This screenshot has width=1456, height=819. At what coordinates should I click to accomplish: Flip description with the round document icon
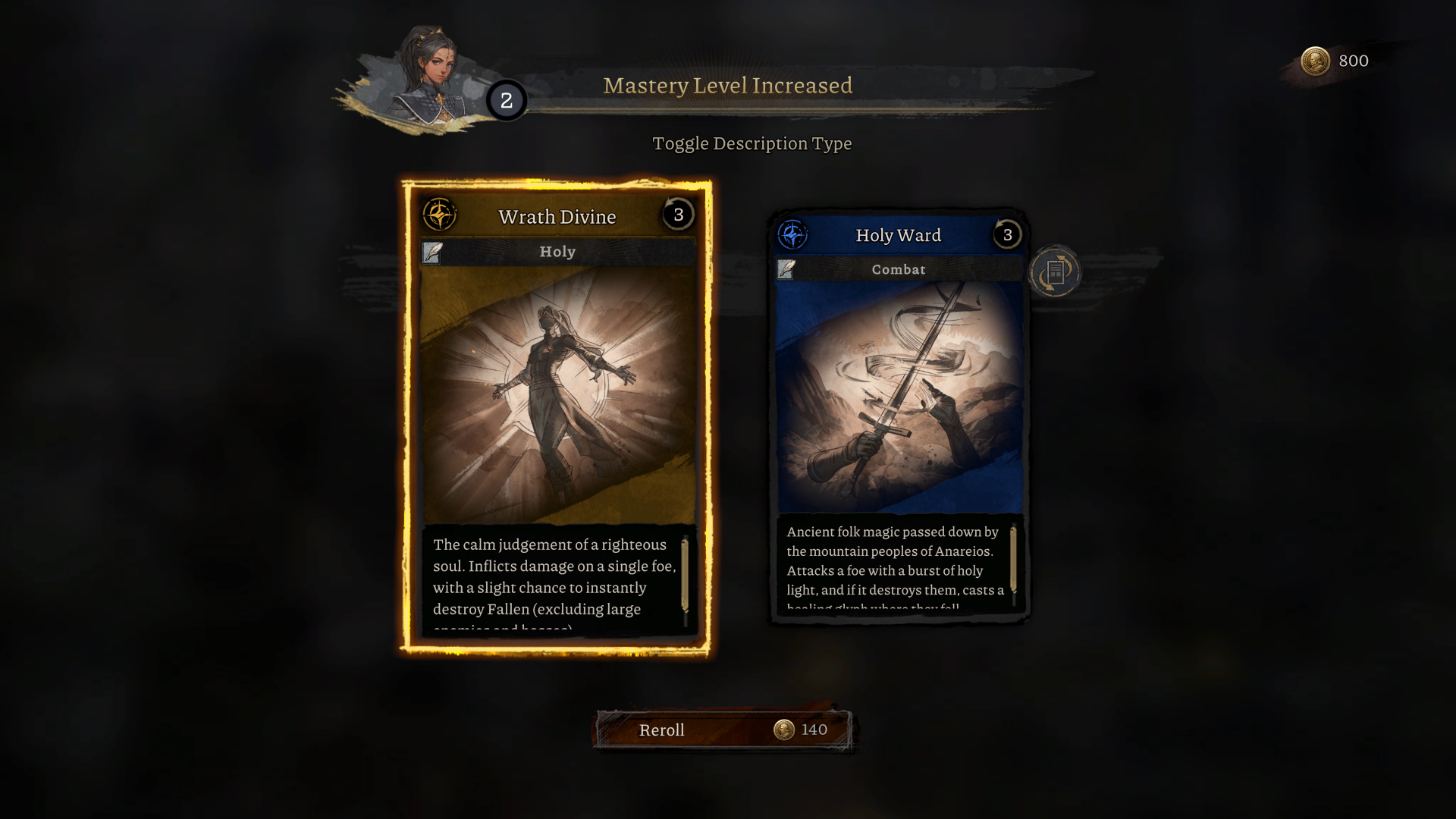coord(1055,271)
